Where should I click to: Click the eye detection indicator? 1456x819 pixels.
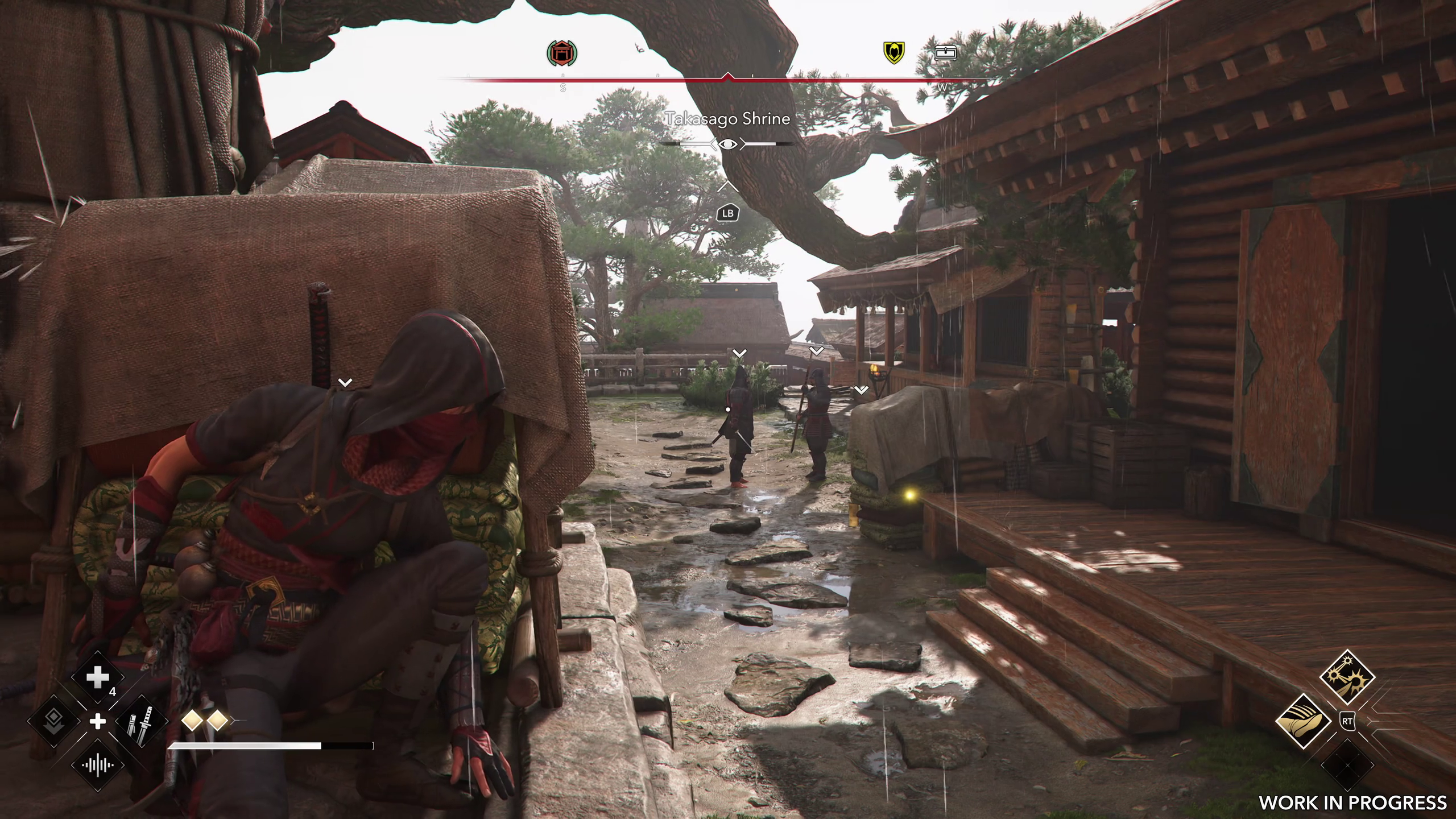point(727,144)
